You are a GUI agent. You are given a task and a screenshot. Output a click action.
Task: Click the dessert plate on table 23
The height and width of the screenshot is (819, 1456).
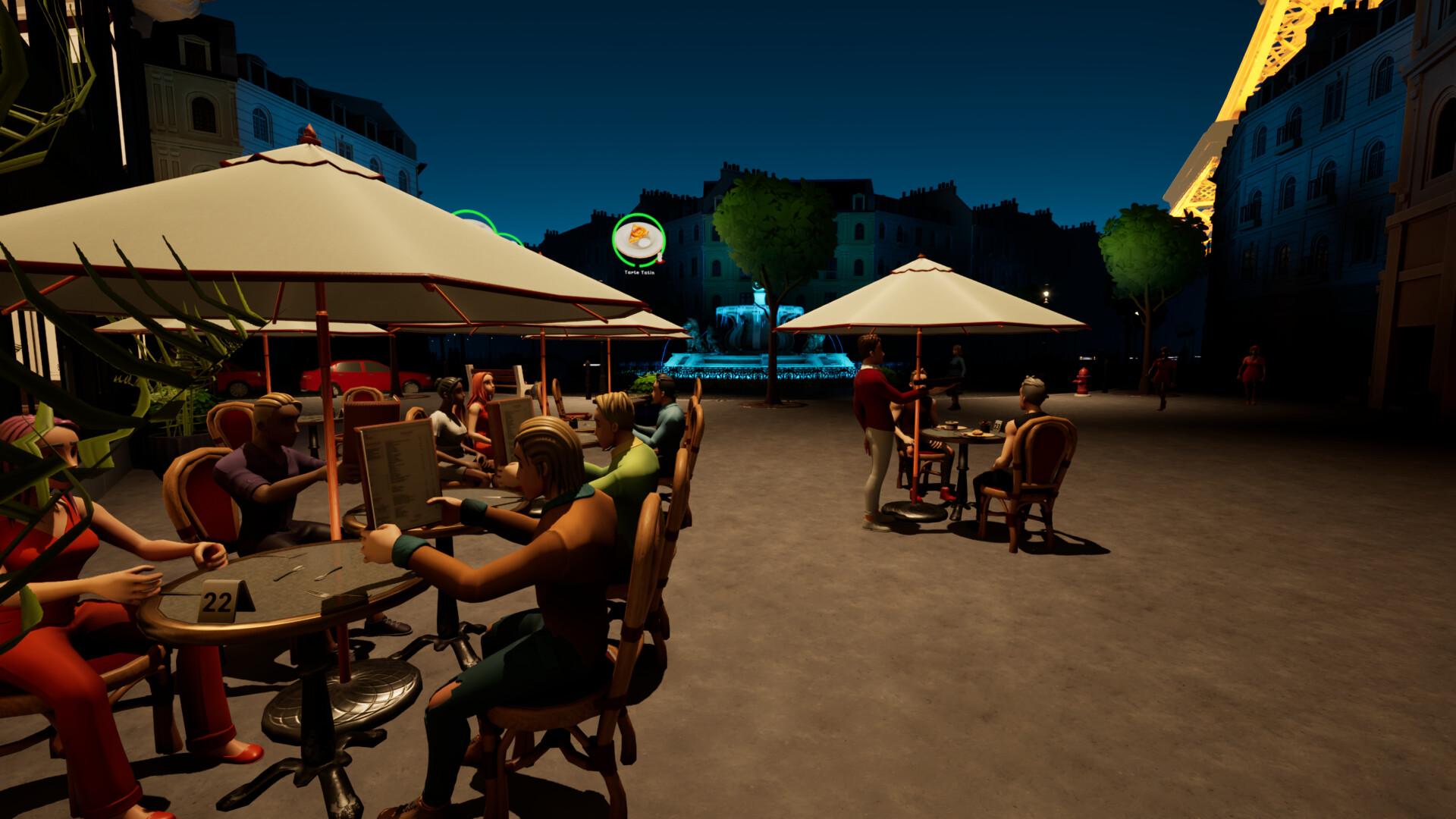click(977, 434)
